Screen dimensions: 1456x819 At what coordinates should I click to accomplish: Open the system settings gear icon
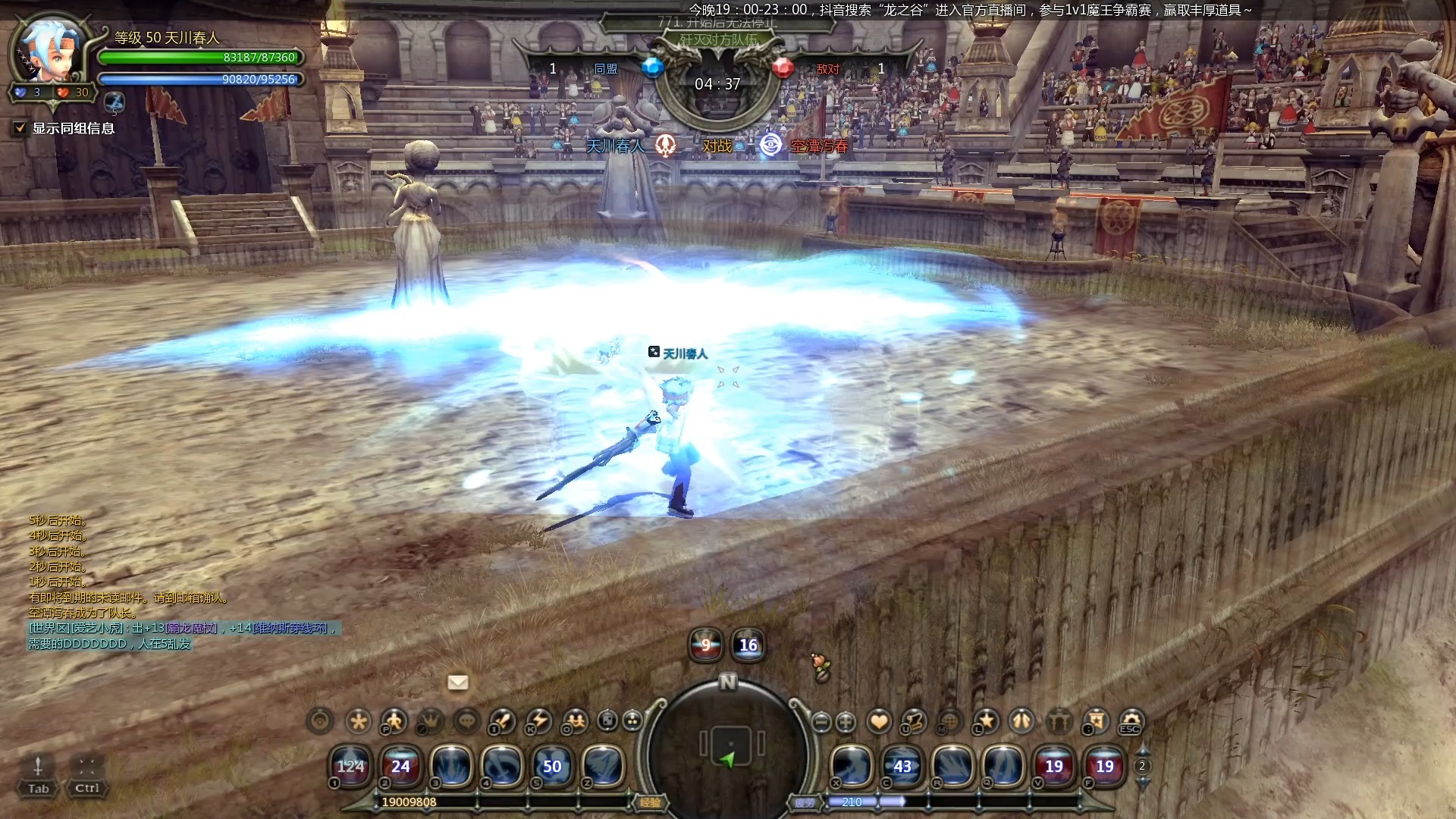(1131, 720)
